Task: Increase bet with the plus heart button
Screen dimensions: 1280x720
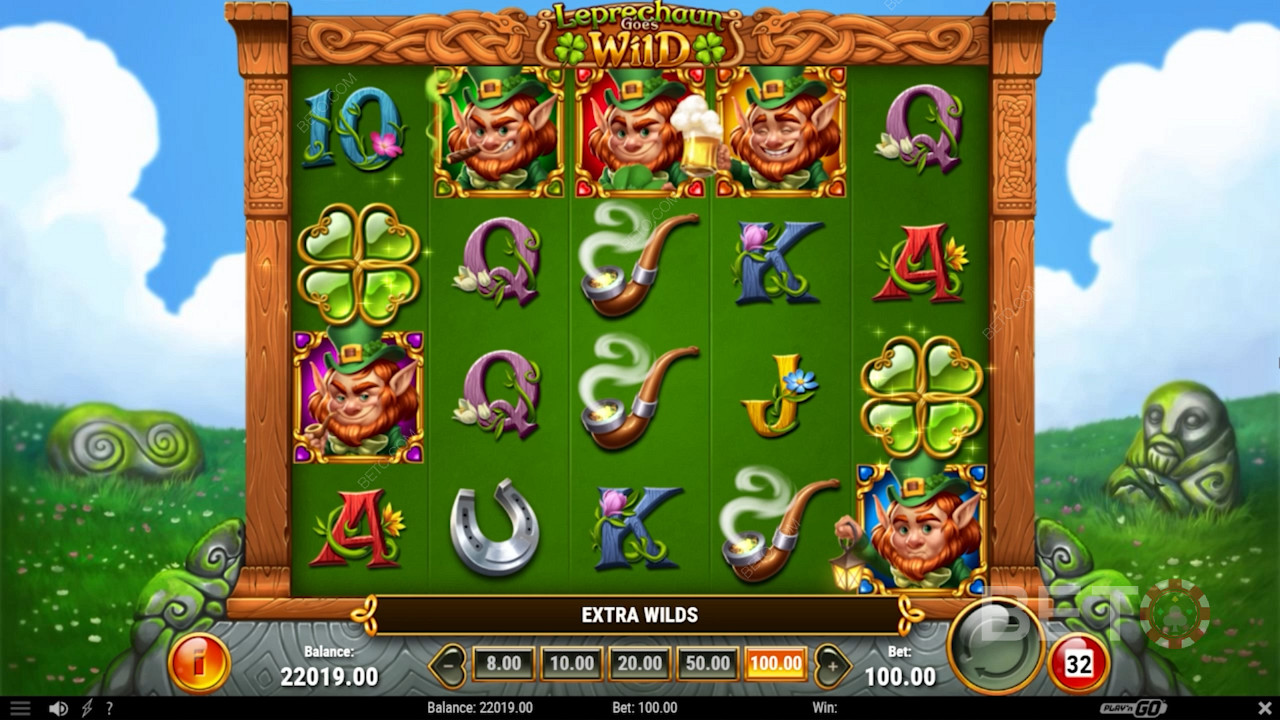Action: point(829,663)
